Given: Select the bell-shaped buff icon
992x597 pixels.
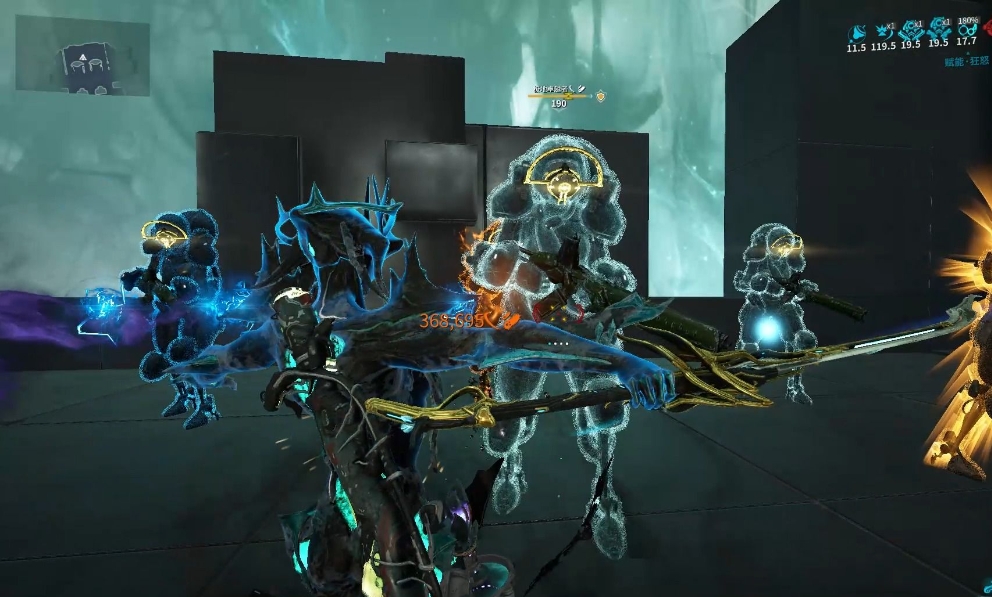Looking at the screenshot, I should point(856,31).
